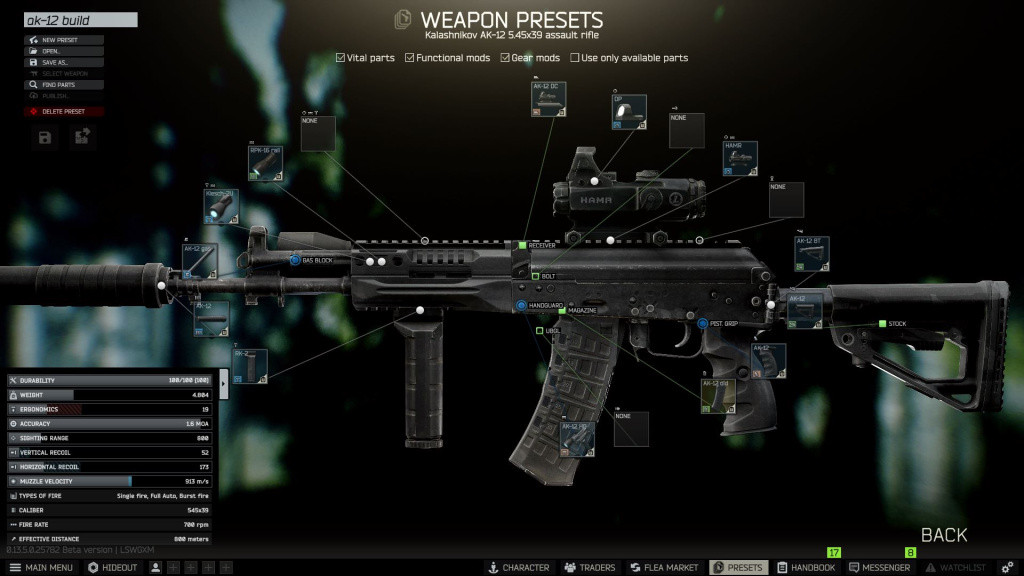Viewport: 1024px width, 576px height.
Task: Edit the ak-12 build name field
Action: [x=80, y=20]
